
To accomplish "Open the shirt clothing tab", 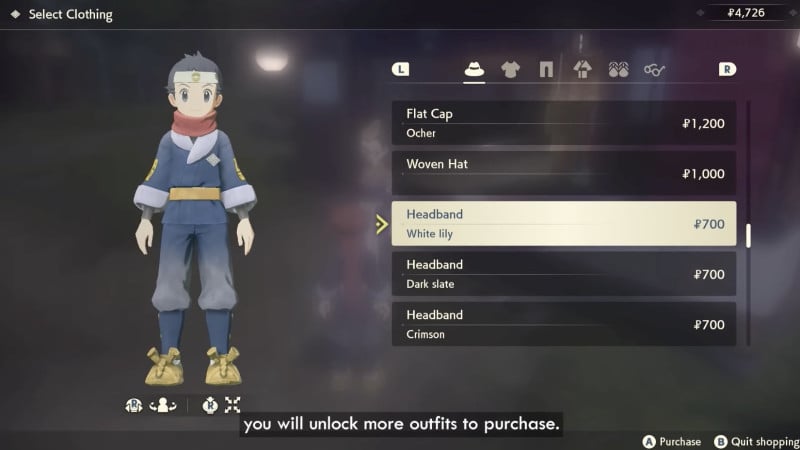I will pyautogui.click(x=510, y=69).
